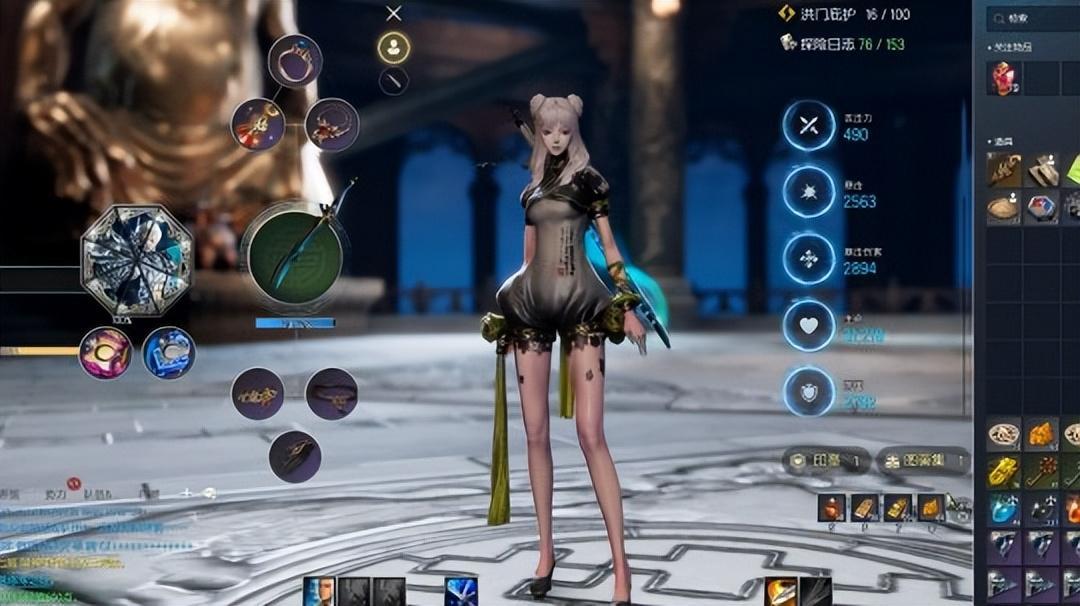This screenshot has width=1080, height=606.
Task: Open the 印章 seal button
Action: [825, 461]
